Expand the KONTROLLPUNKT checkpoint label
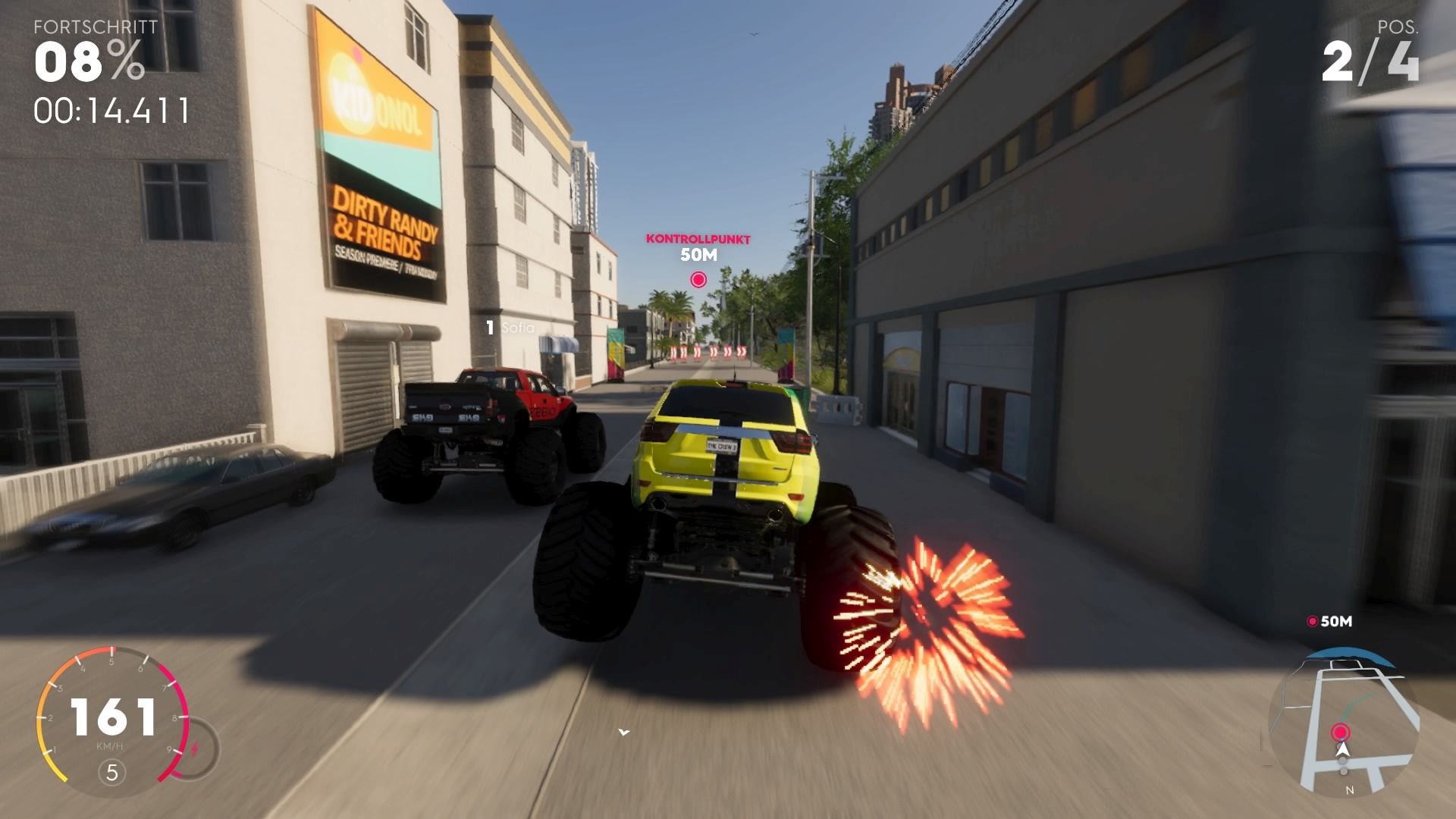Viewport: 1456px width, 819px height. click(698, 238)
